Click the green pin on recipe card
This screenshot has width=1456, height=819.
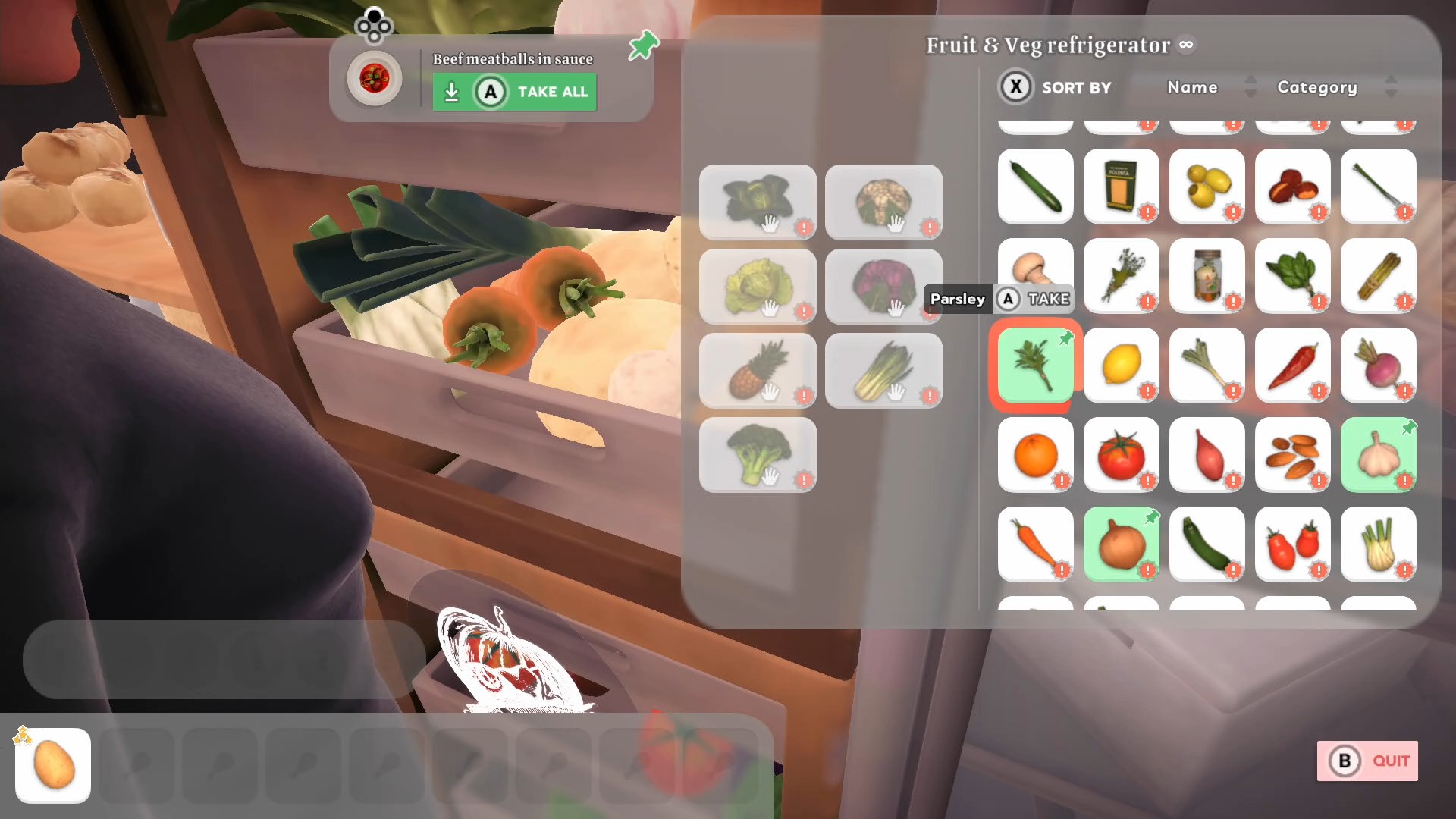[x=643, y=45]
